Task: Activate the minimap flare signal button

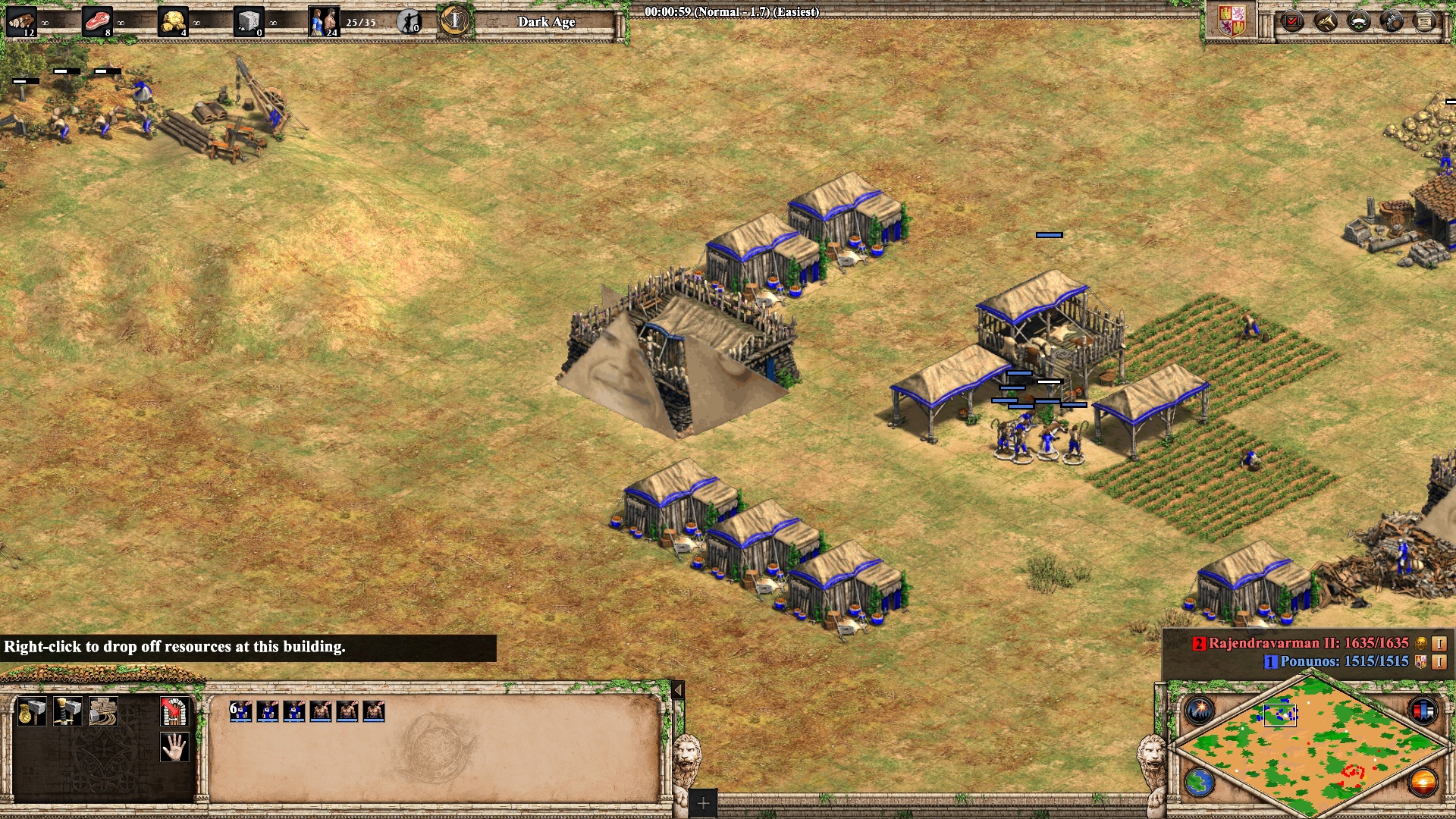Action: [1200, 711]
